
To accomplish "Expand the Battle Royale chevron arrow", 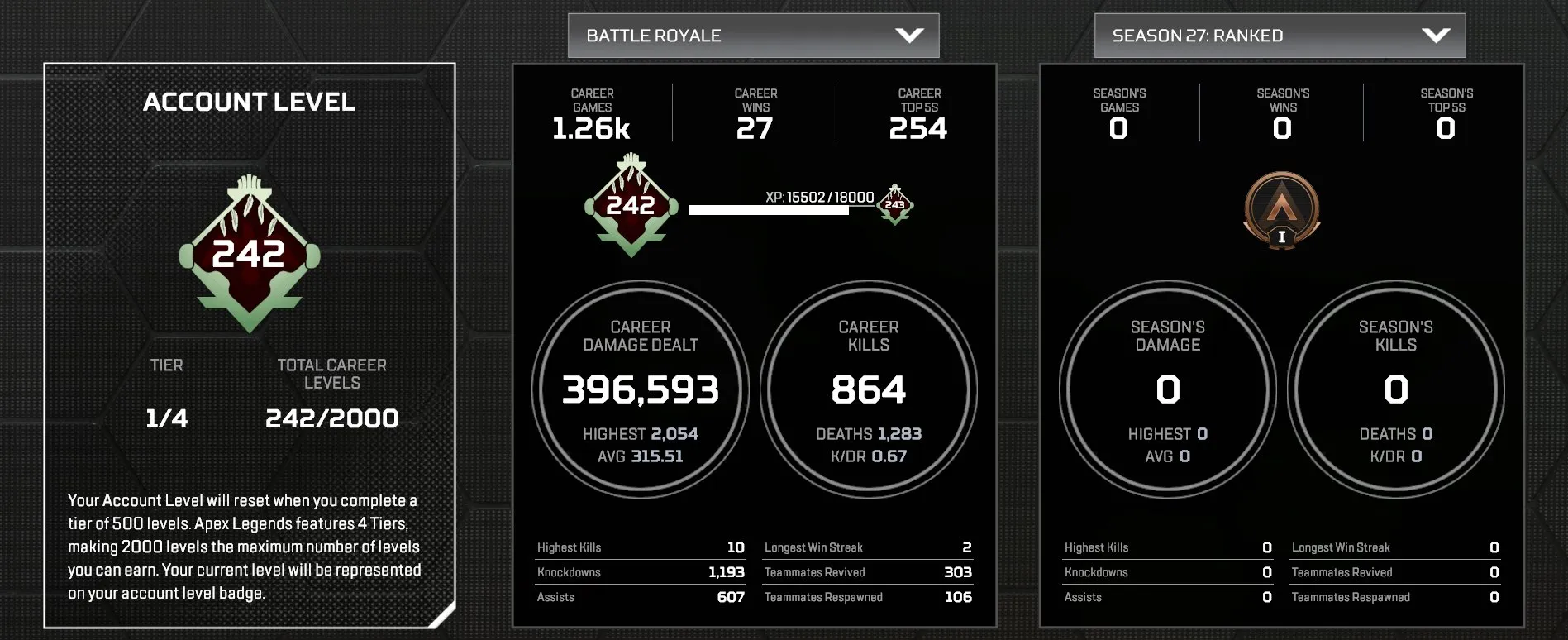I will (x=909, y=36).
